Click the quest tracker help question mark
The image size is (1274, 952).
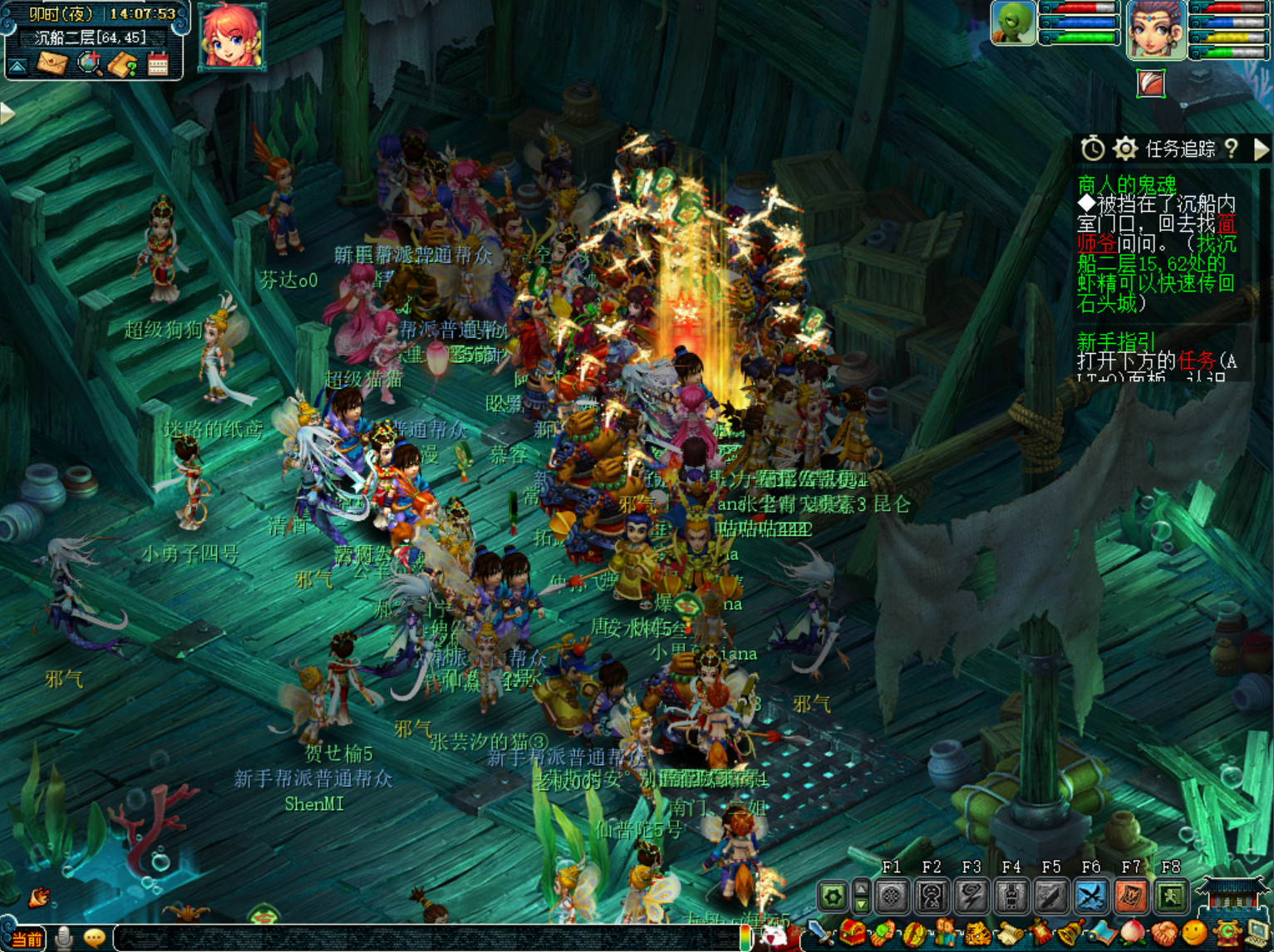coord(1232,149)
